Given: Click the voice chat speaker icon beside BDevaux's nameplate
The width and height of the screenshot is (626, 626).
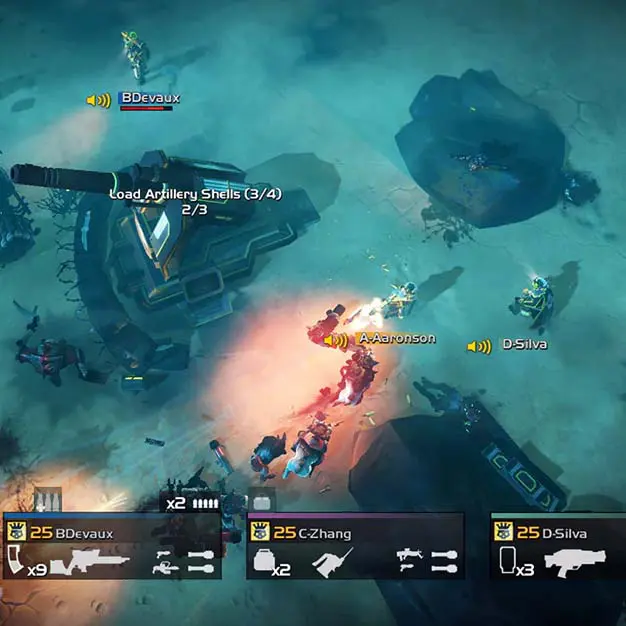Looking at the screenshot, I should point(98,100).
